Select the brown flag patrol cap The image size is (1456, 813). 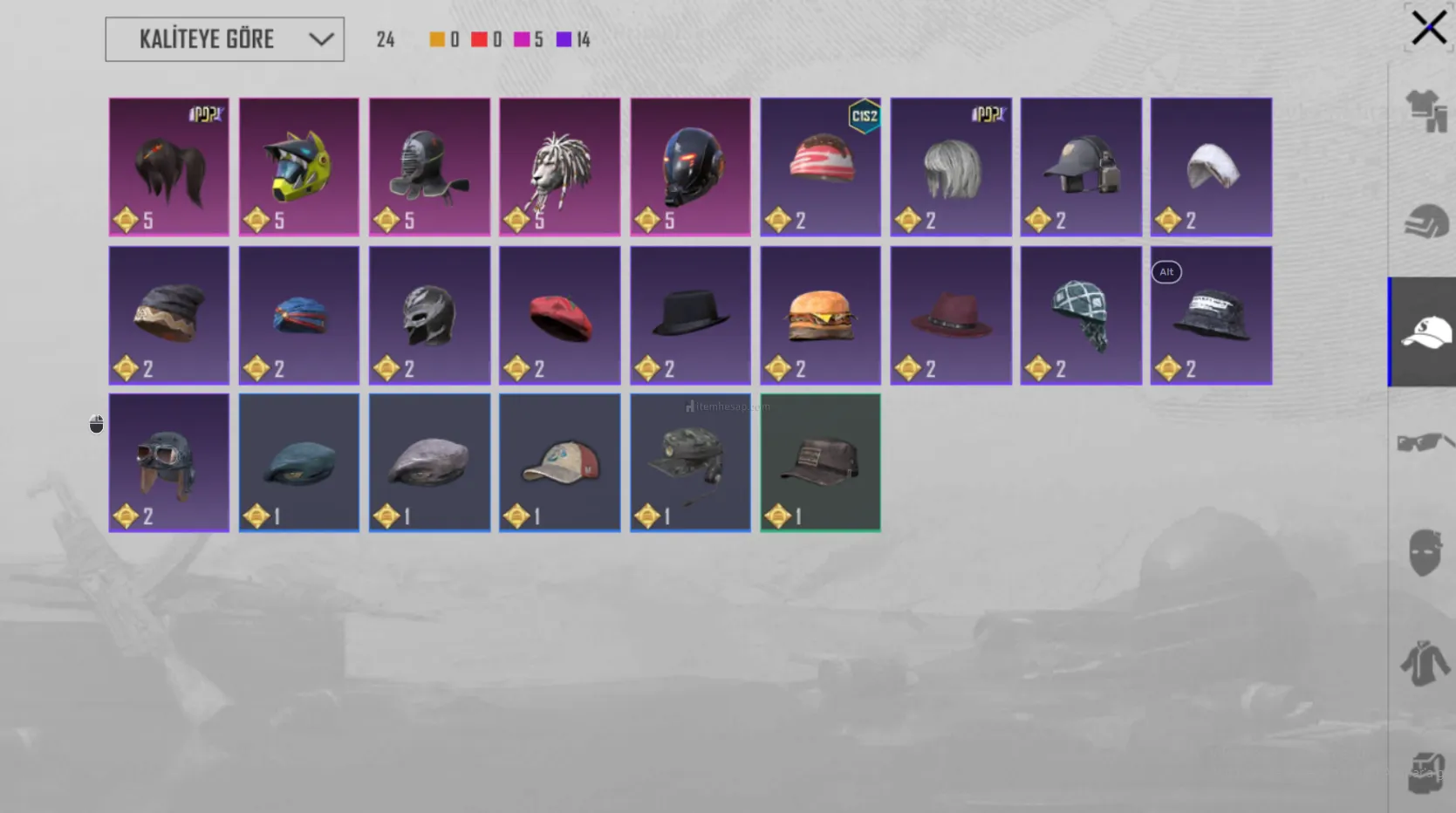click(x=820, y=462)
